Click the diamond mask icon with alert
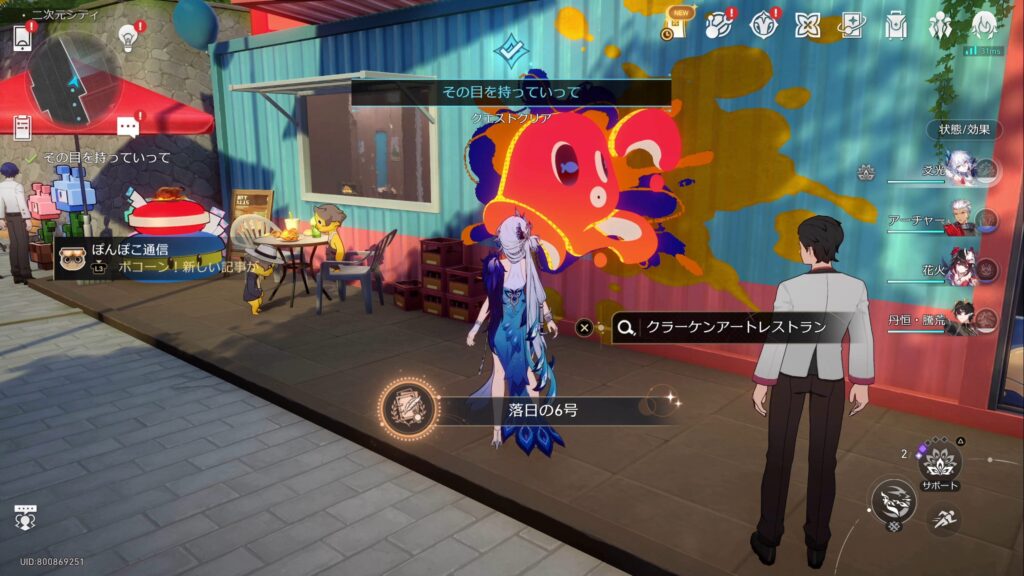 click(763, 24)
